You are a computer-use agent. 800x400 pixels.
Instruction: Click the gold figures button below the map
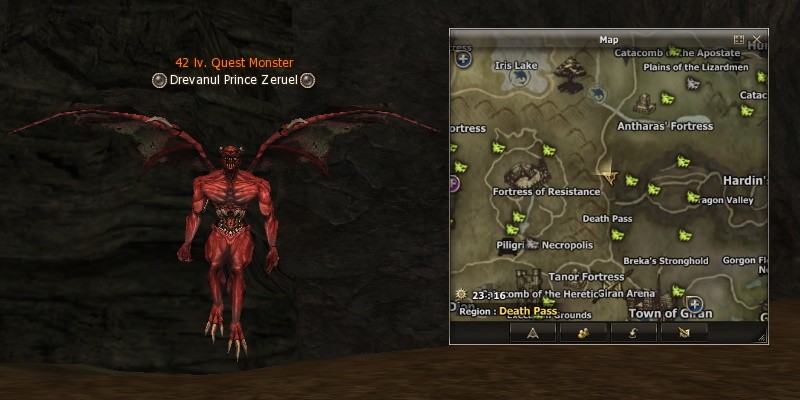[583, 332]
